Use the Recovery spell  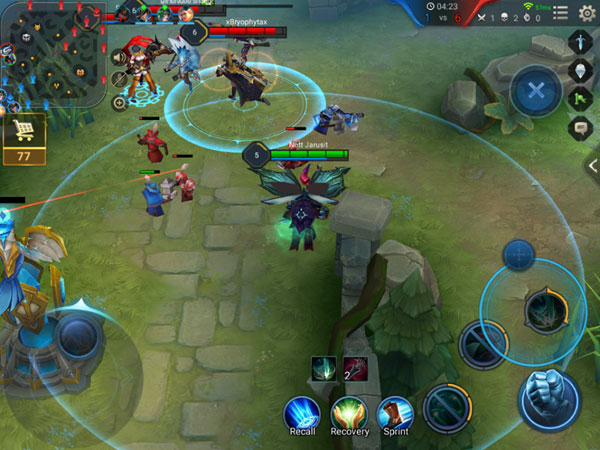click(349, 413)
